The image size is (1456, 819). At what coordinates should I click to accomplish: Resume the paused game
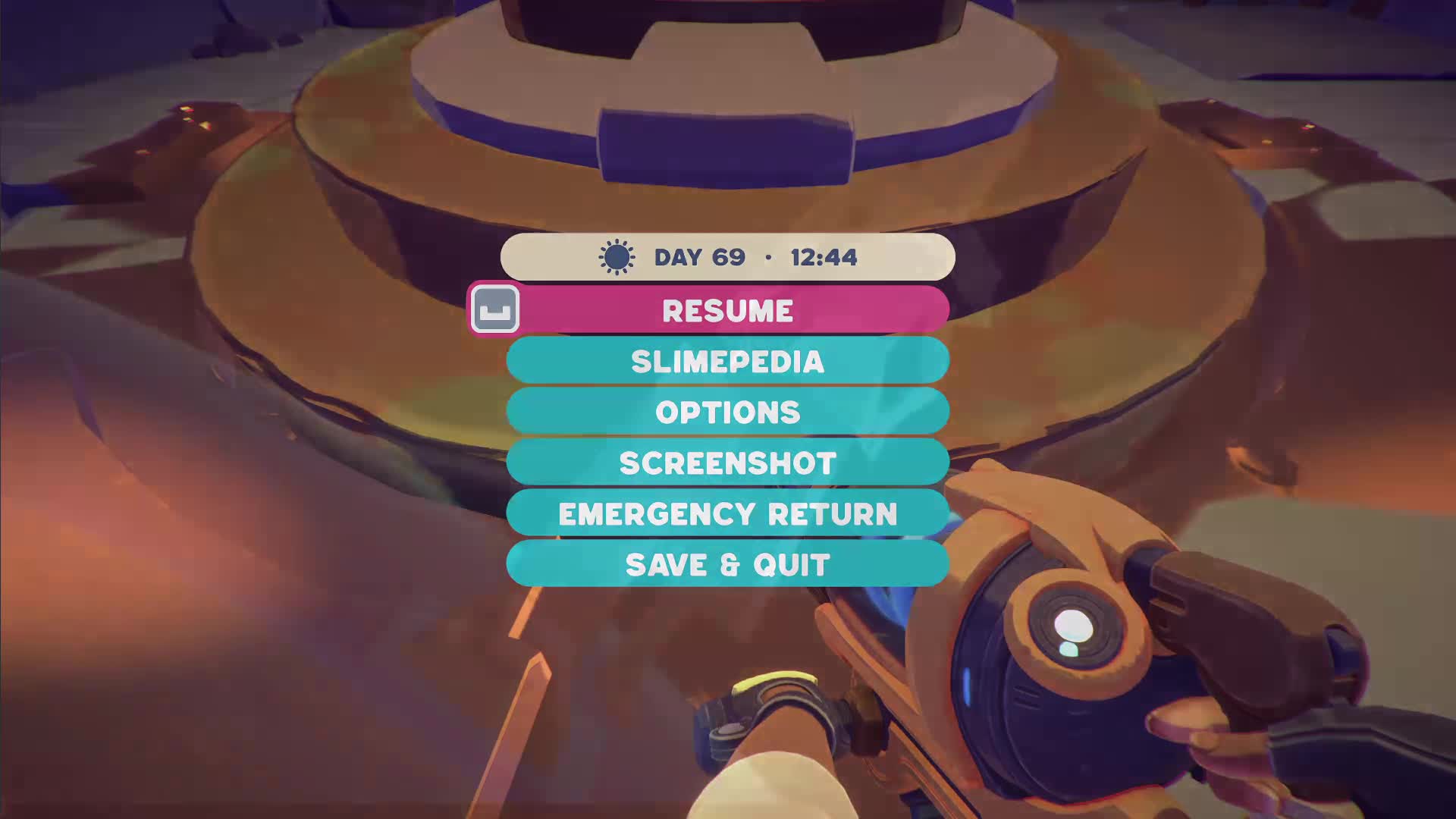tap(727, 310)
